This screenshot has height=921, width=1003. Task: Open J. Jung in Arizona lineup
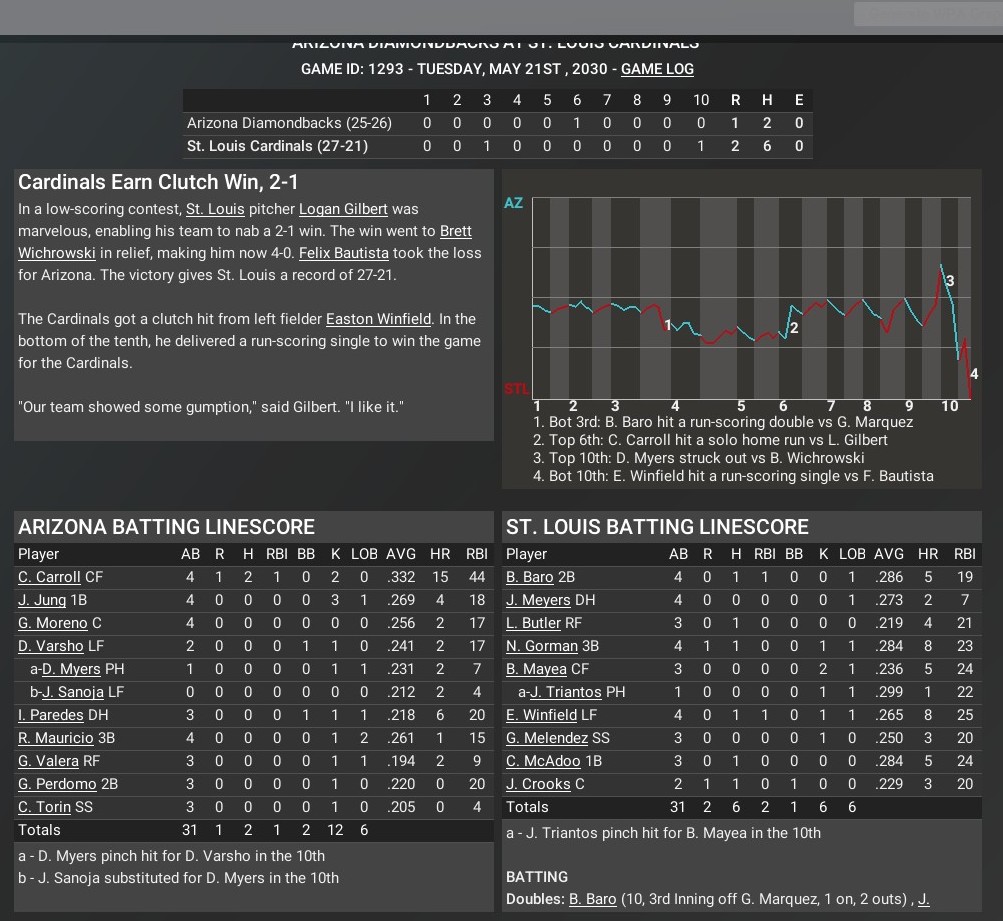pyautogui.click(x=42, y=600)
